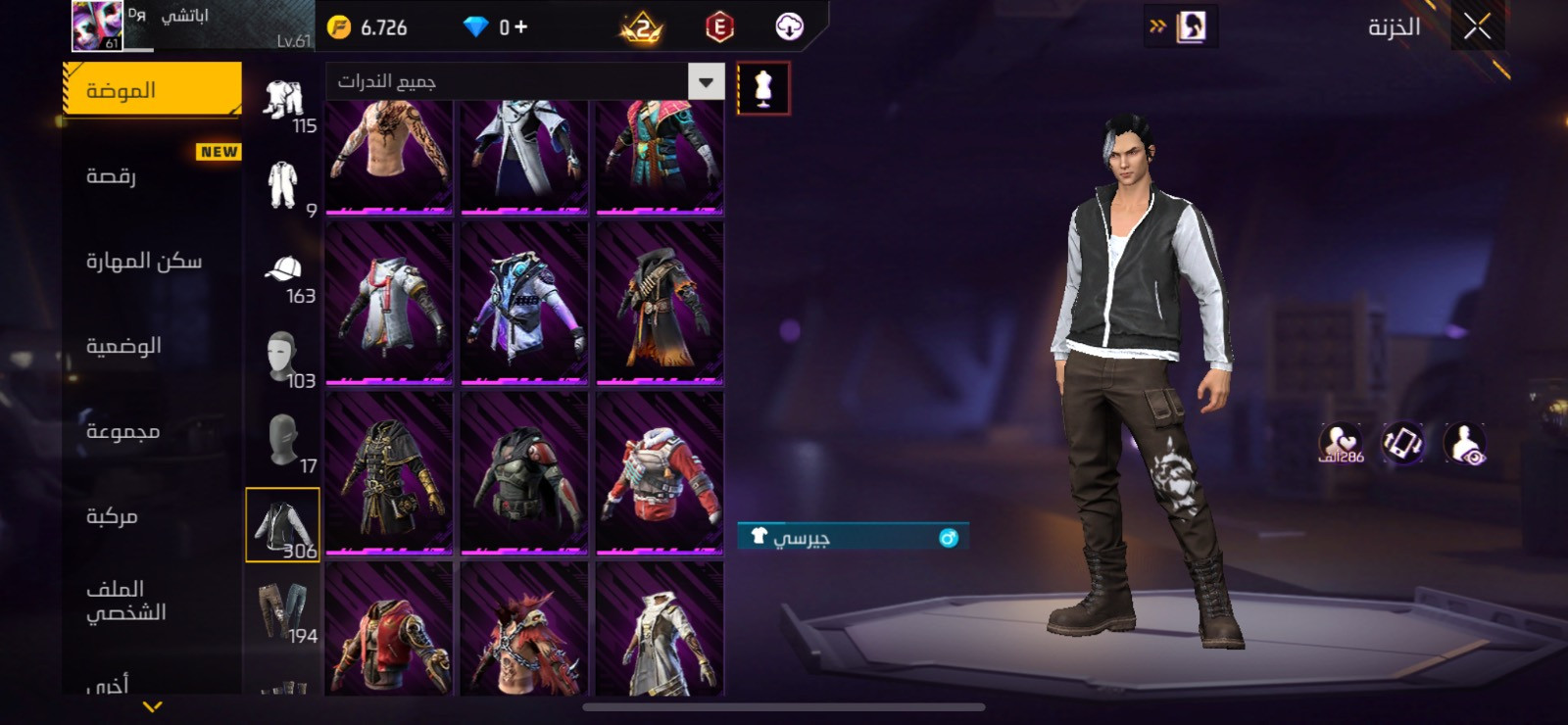Select the red Santa jacket thumbnail
Viewport: 1568px width, 725px height.
pyautogui.click(x=660, y=472)
